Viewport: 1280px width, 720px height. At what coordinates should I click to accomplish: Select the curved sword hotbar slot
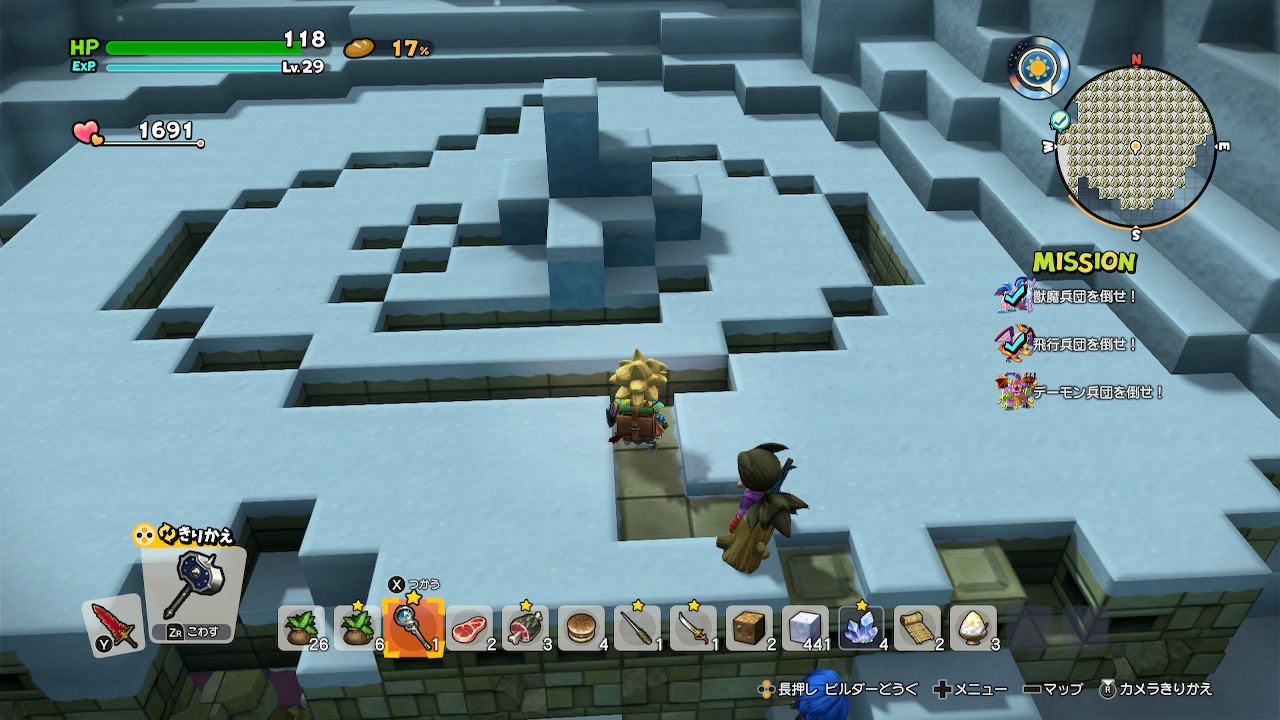pyautogui.click(x=693, y=629)
